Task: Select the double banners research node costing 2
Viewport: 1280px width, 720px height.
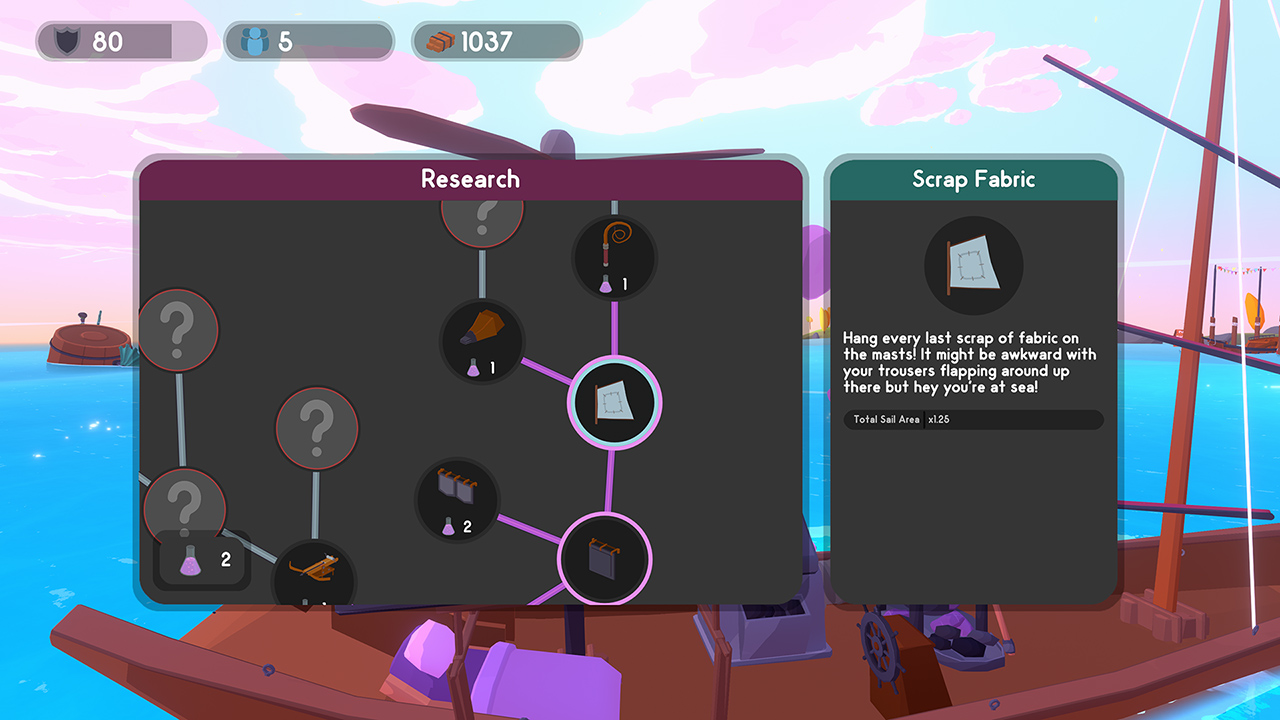Action: tap(456, 500)
